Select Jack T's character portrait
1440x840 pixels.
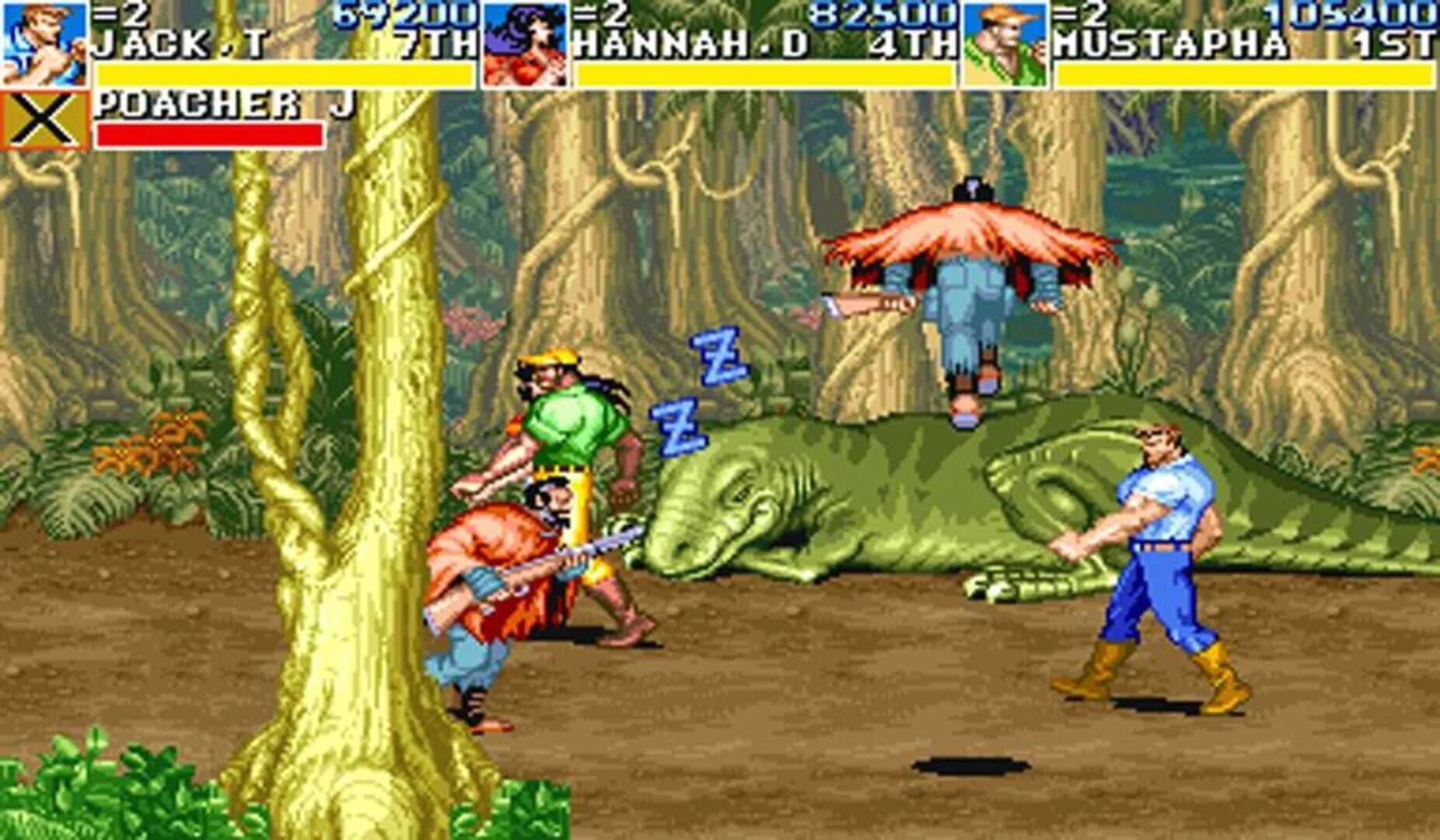coord(43,43)
